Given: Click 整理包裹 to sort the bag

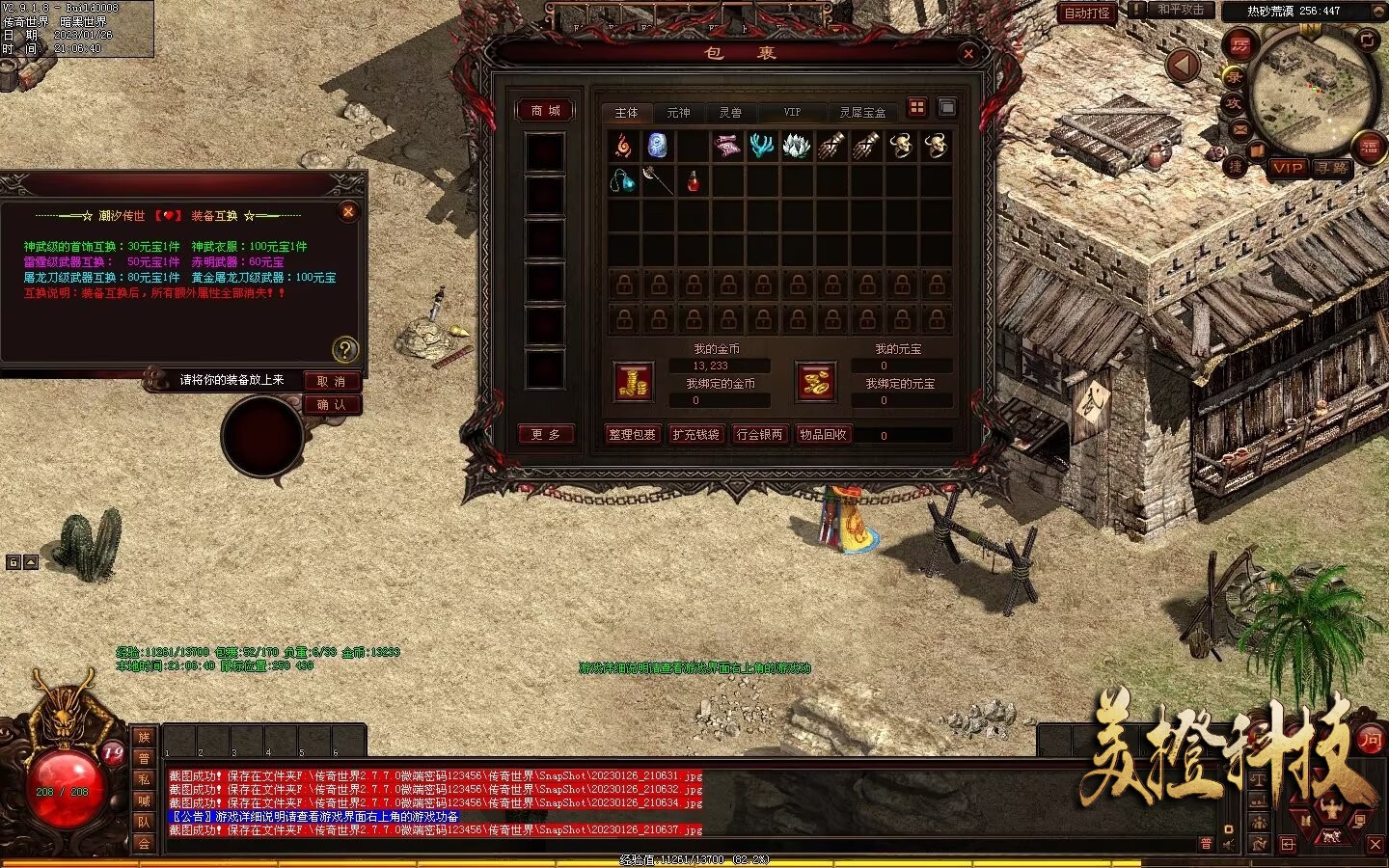Looking at the screenshot, I should (632, 435).
